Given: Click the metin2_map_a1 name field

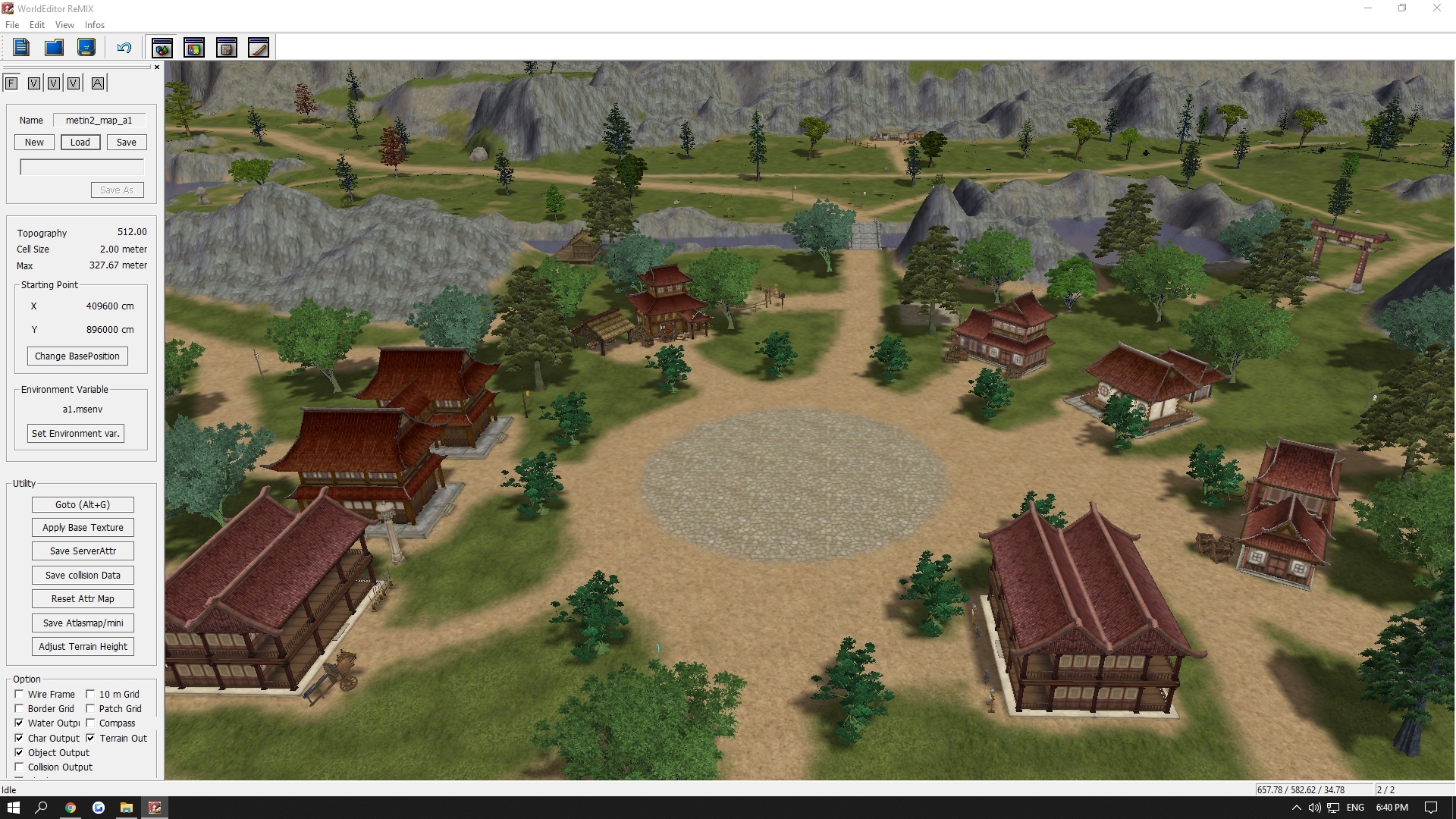Looking at the screenshot, I should pos(99,120).
